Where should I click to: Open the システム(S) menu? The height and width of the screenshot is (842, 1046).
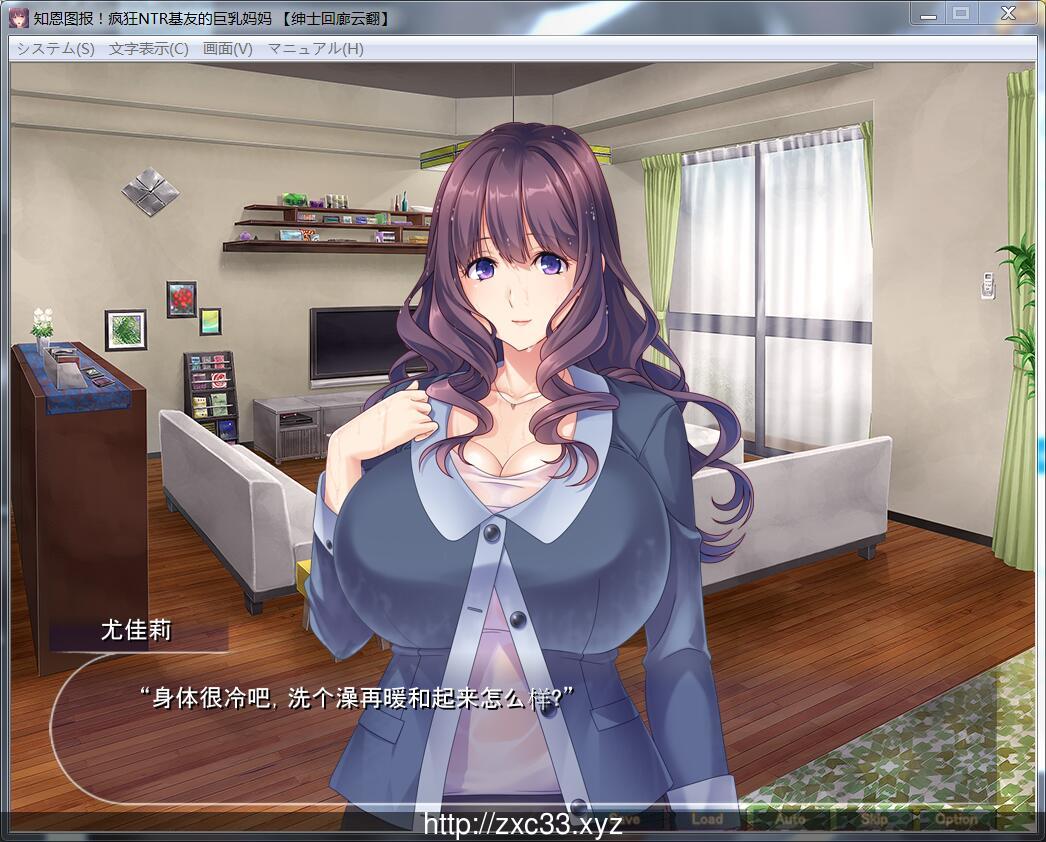pyautogui.click(x=55, y=48)
